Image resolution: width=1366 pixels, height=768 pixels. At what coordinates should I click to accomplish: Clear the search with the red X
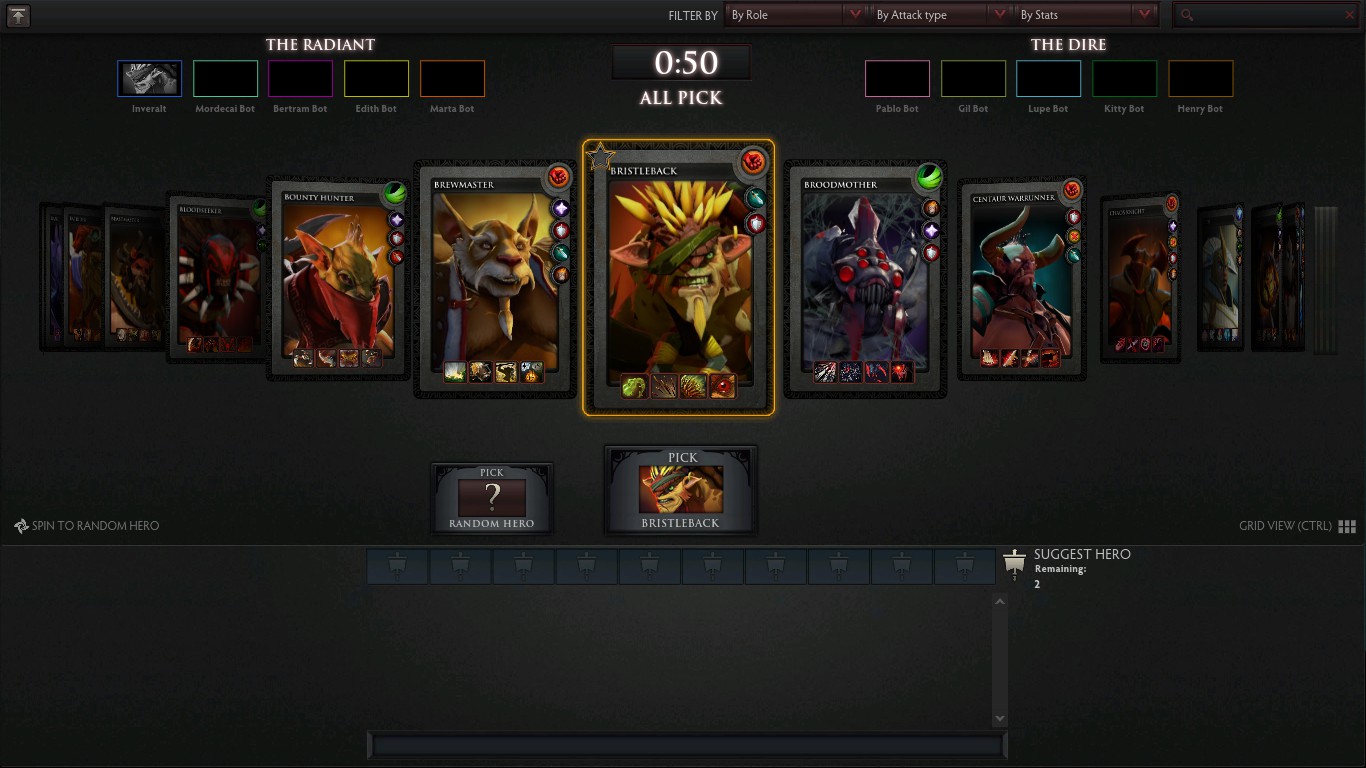[x=1349, y=15]
